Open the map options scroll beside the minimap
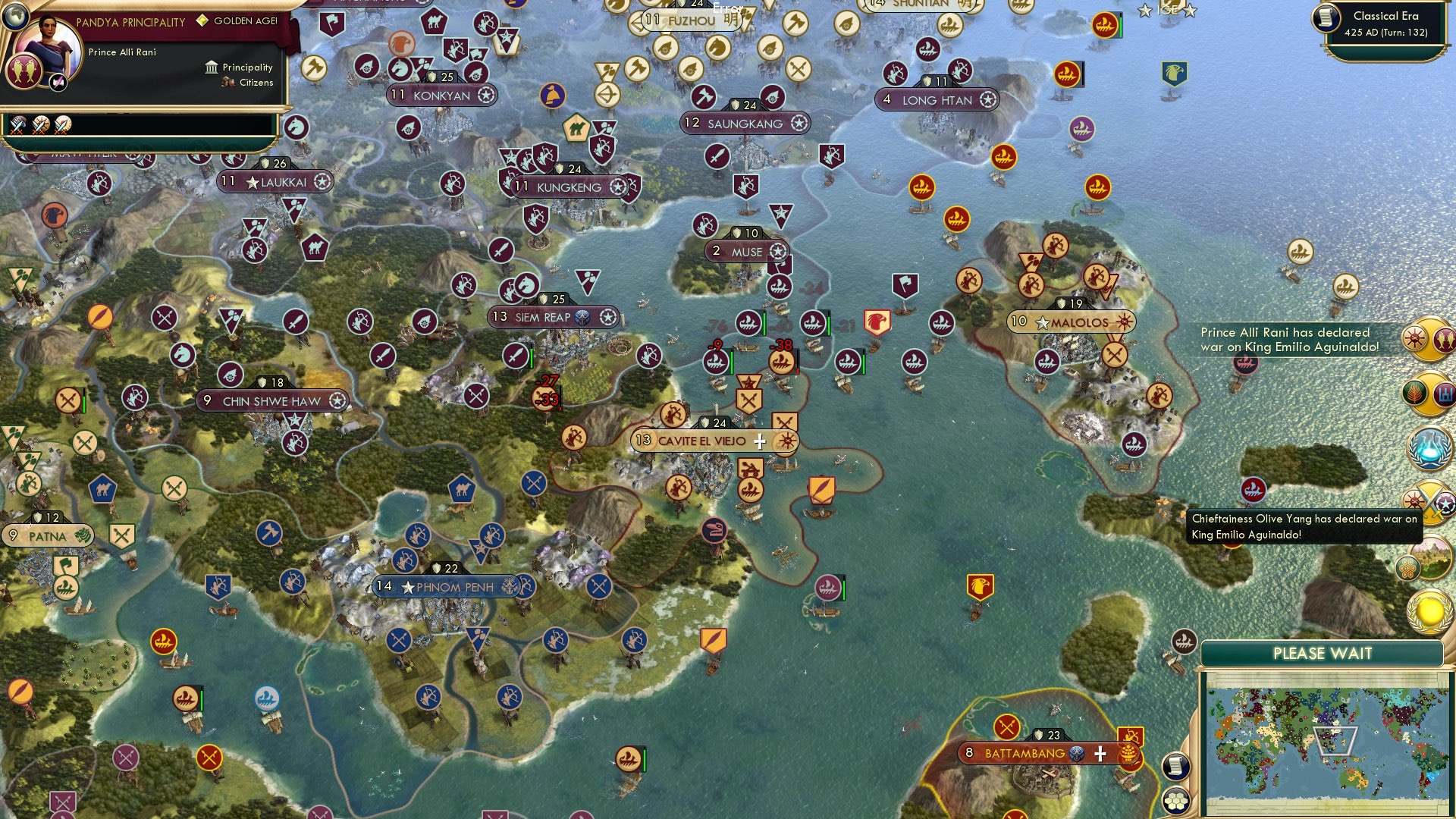This screenshot has width=1456, height=819. [x=1175, y=766]
